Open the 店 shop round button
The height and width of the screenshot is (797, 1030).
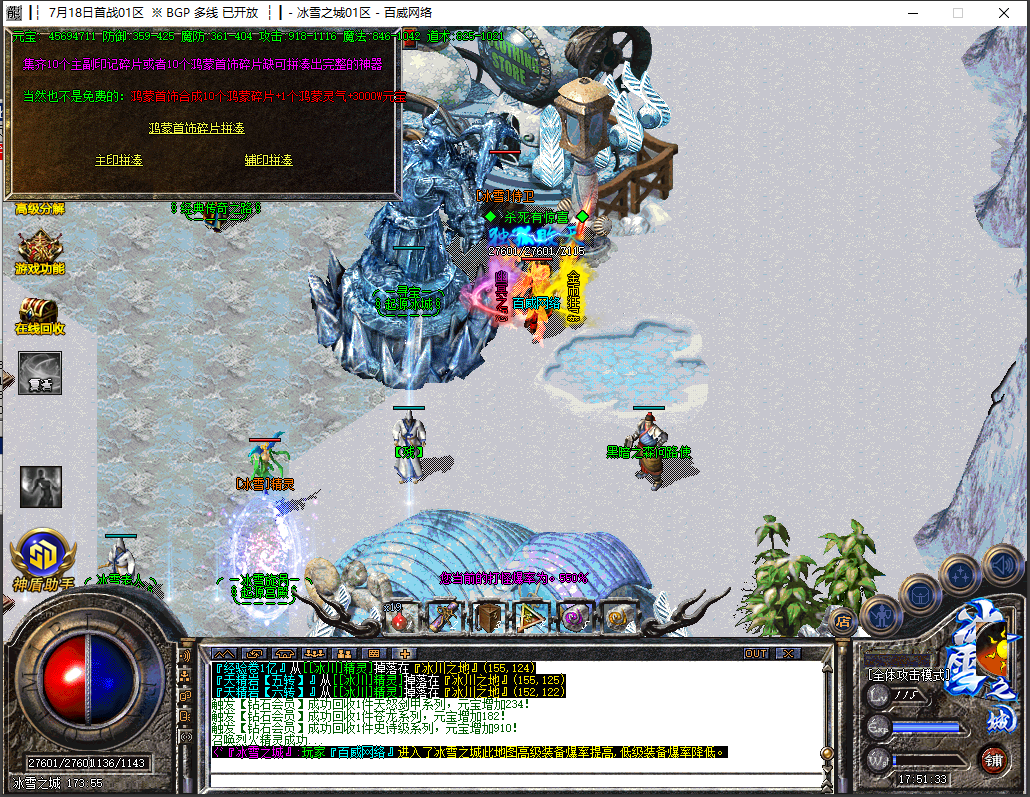pos(843,620)
